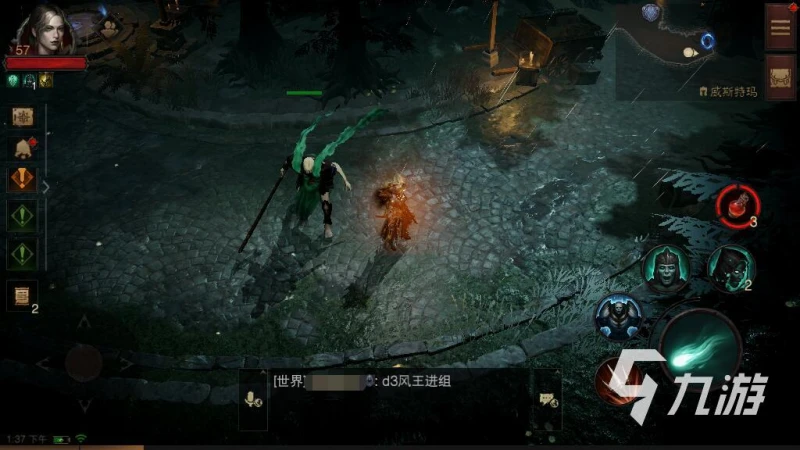Open the notification bell icon
Image resolution: width=800 pixels, height=450 pixels.
point(23,148)
